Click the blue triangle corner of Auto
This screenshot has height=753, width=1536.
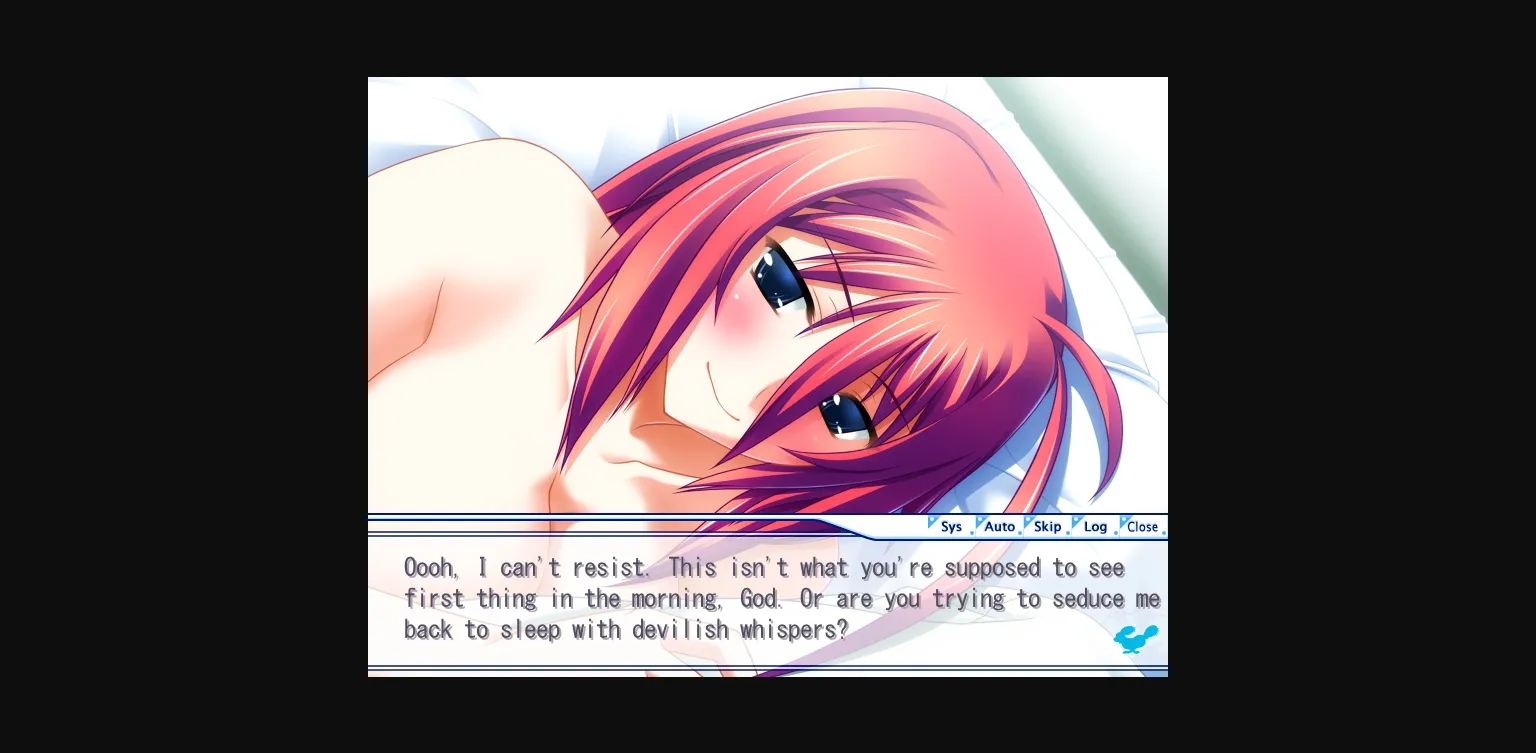pos(980,522)
